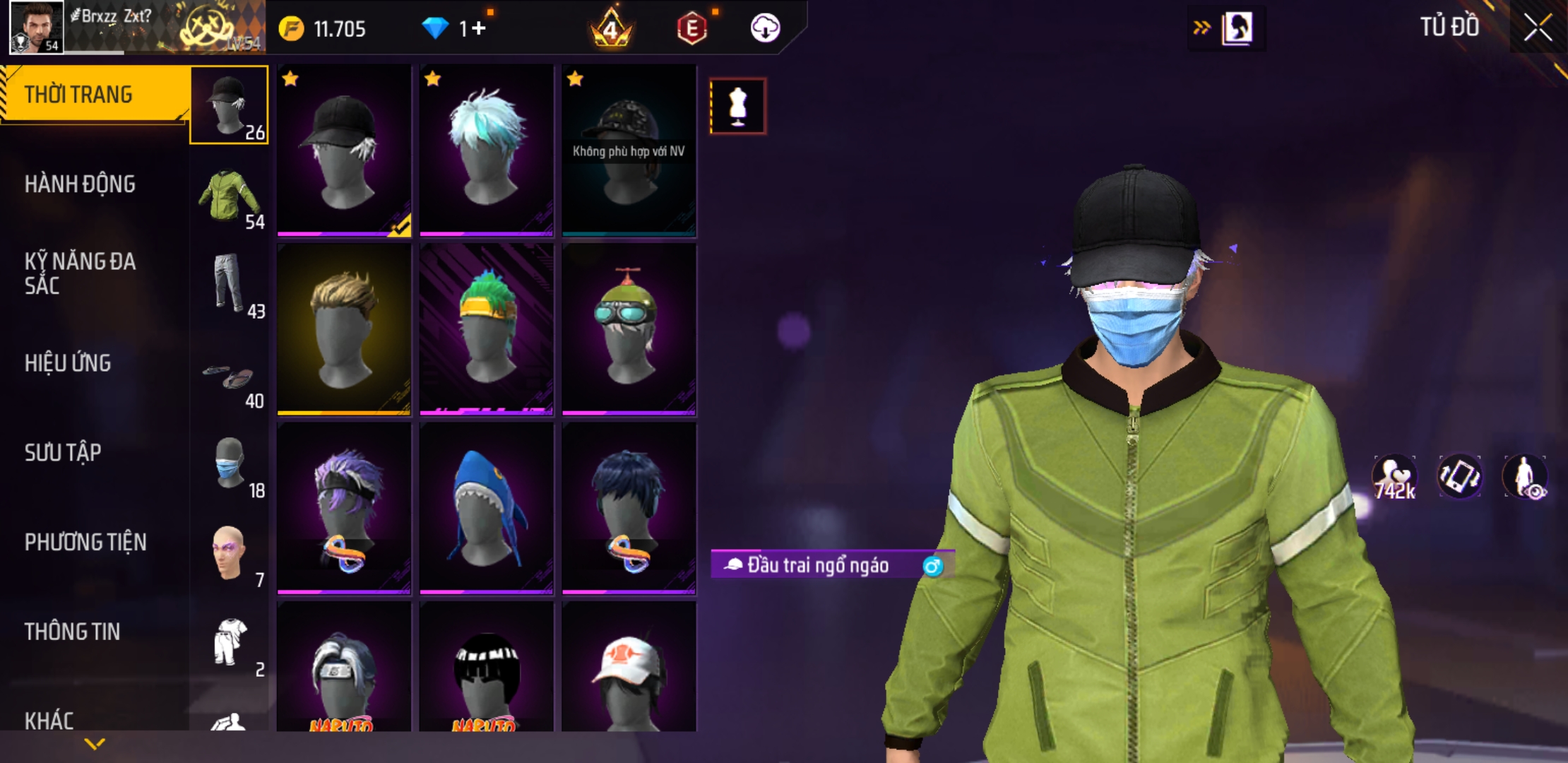Go to the SƯU TẬP section
Viewport: 1568px width, 763px height.
[x=63, y=453]
